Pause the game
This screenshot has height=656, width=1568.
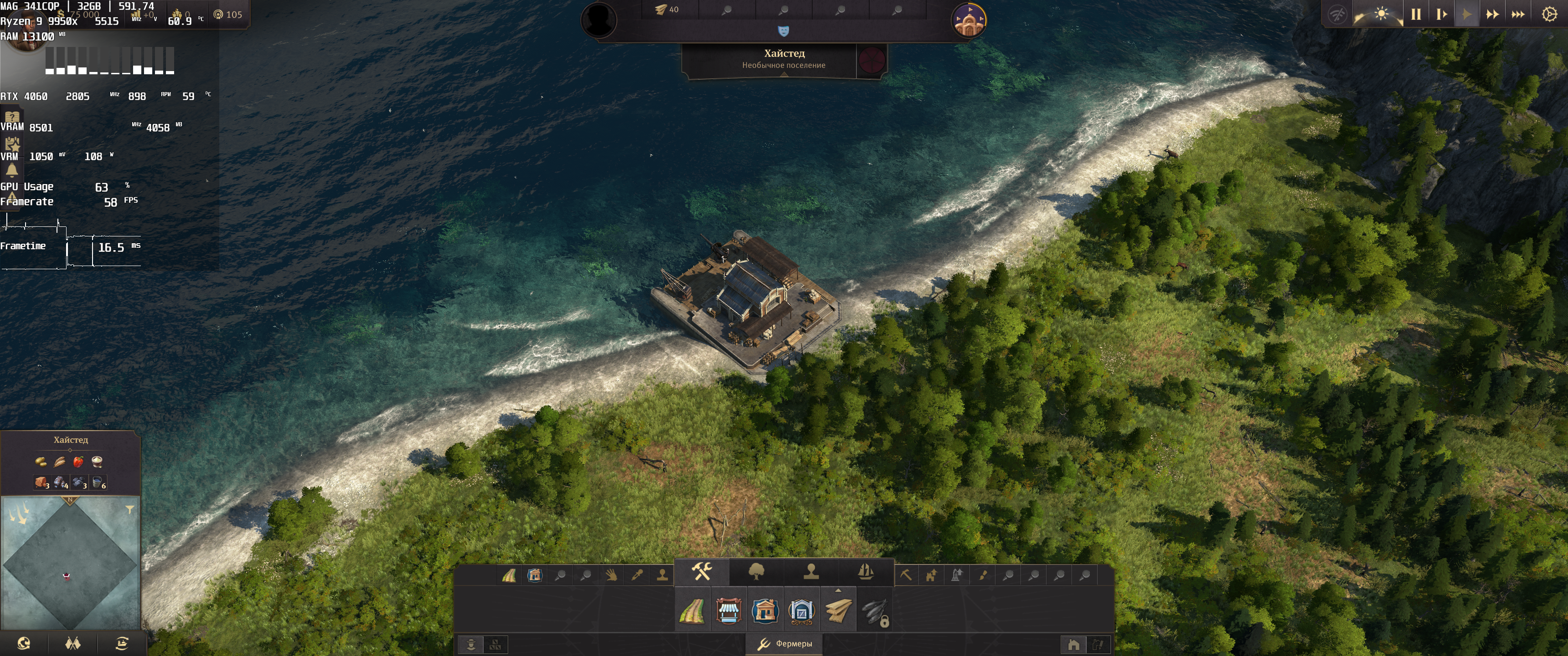(1416, 14)
